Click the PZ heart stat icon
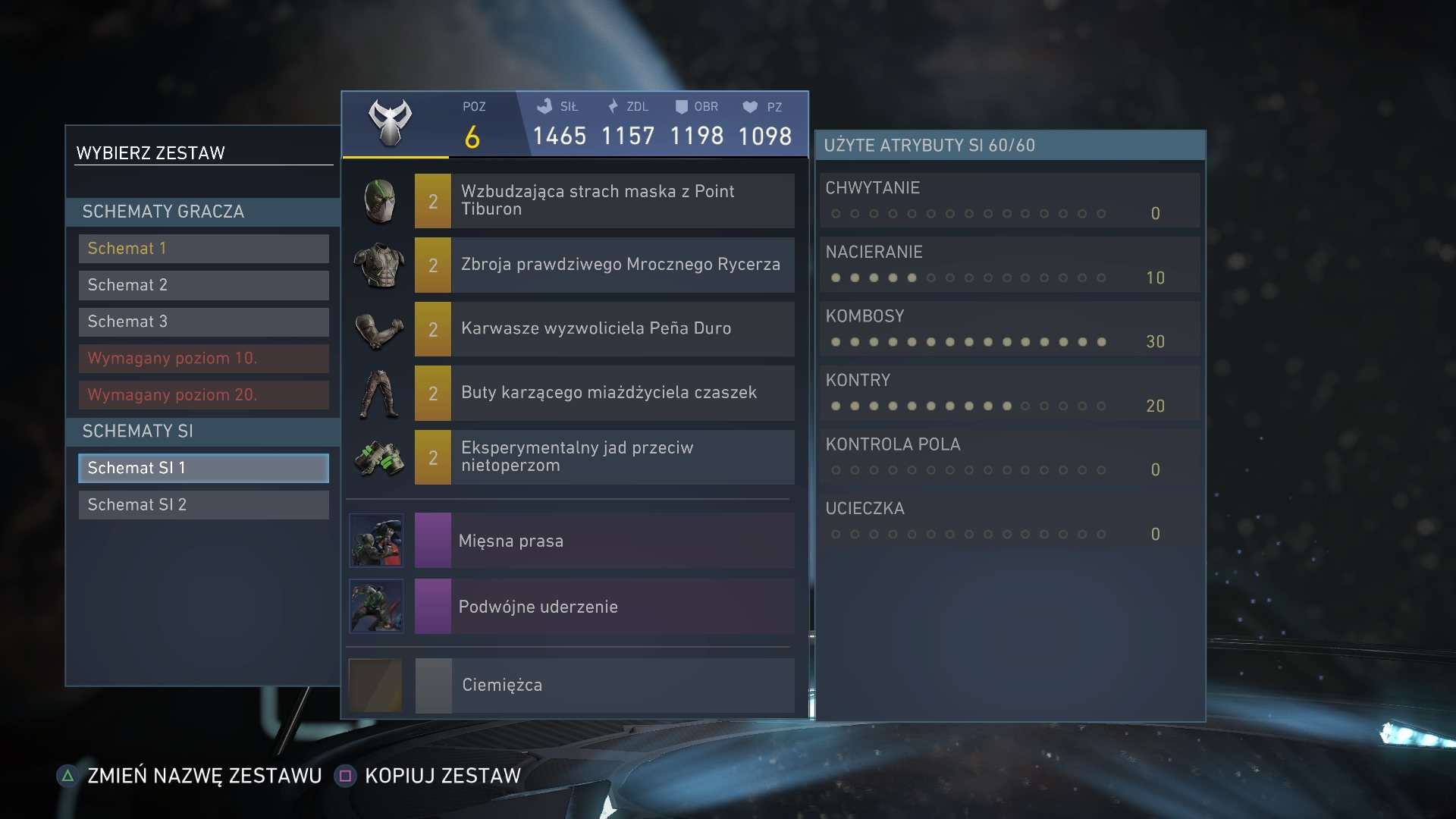The image size is (1456, 819). [x=749, y=106]
